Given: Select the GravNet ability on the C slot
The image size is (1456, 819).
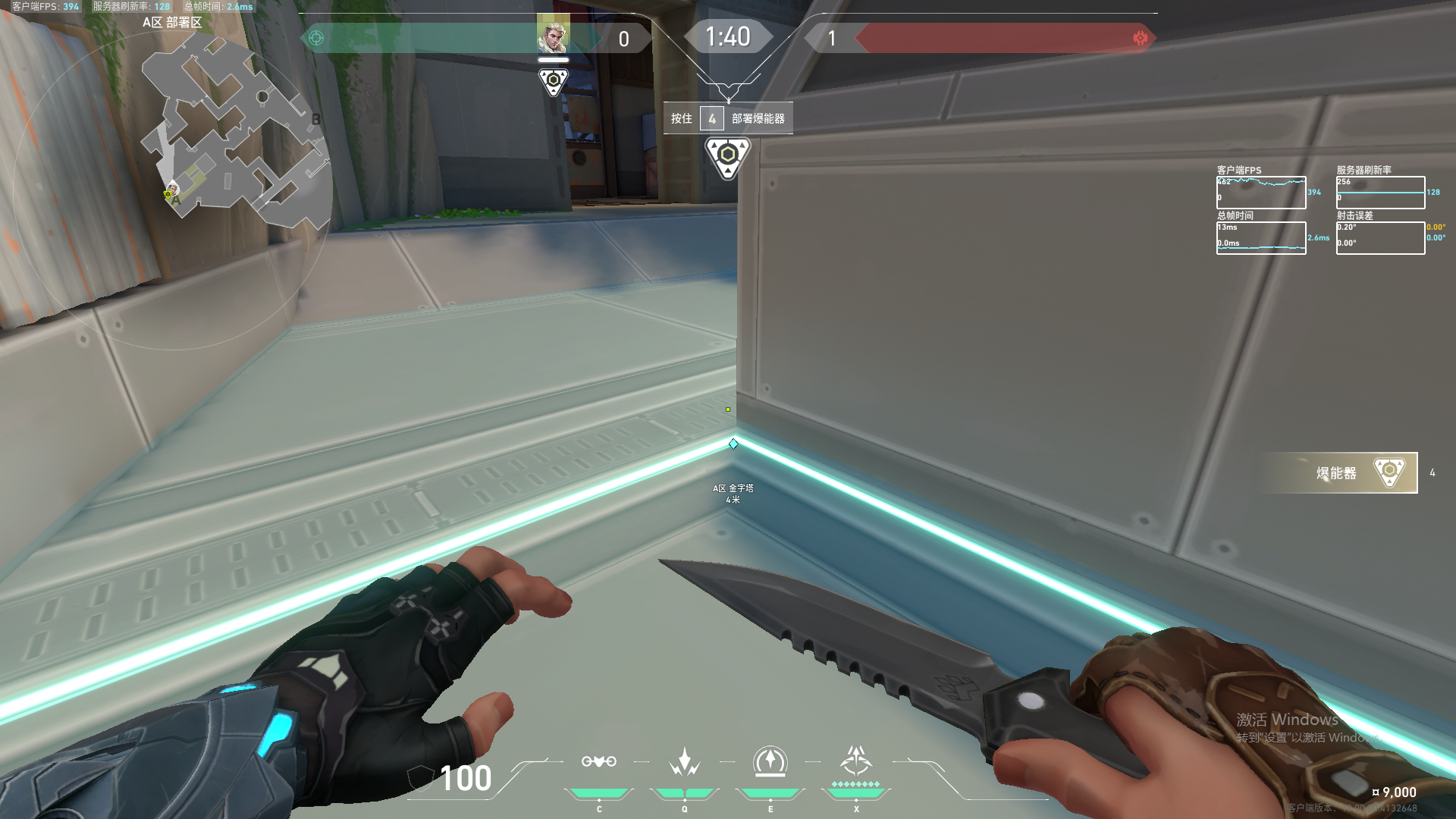Looking at the screenshot, I should (599, 761).
